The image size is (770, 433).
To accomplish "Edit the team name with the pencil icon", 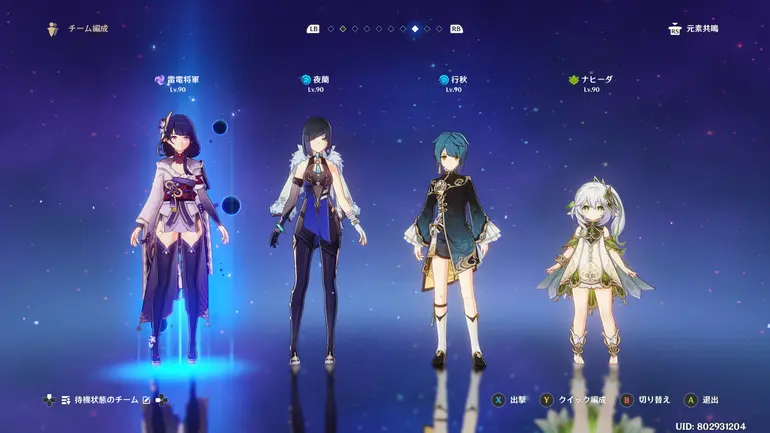I will point(146,400).
